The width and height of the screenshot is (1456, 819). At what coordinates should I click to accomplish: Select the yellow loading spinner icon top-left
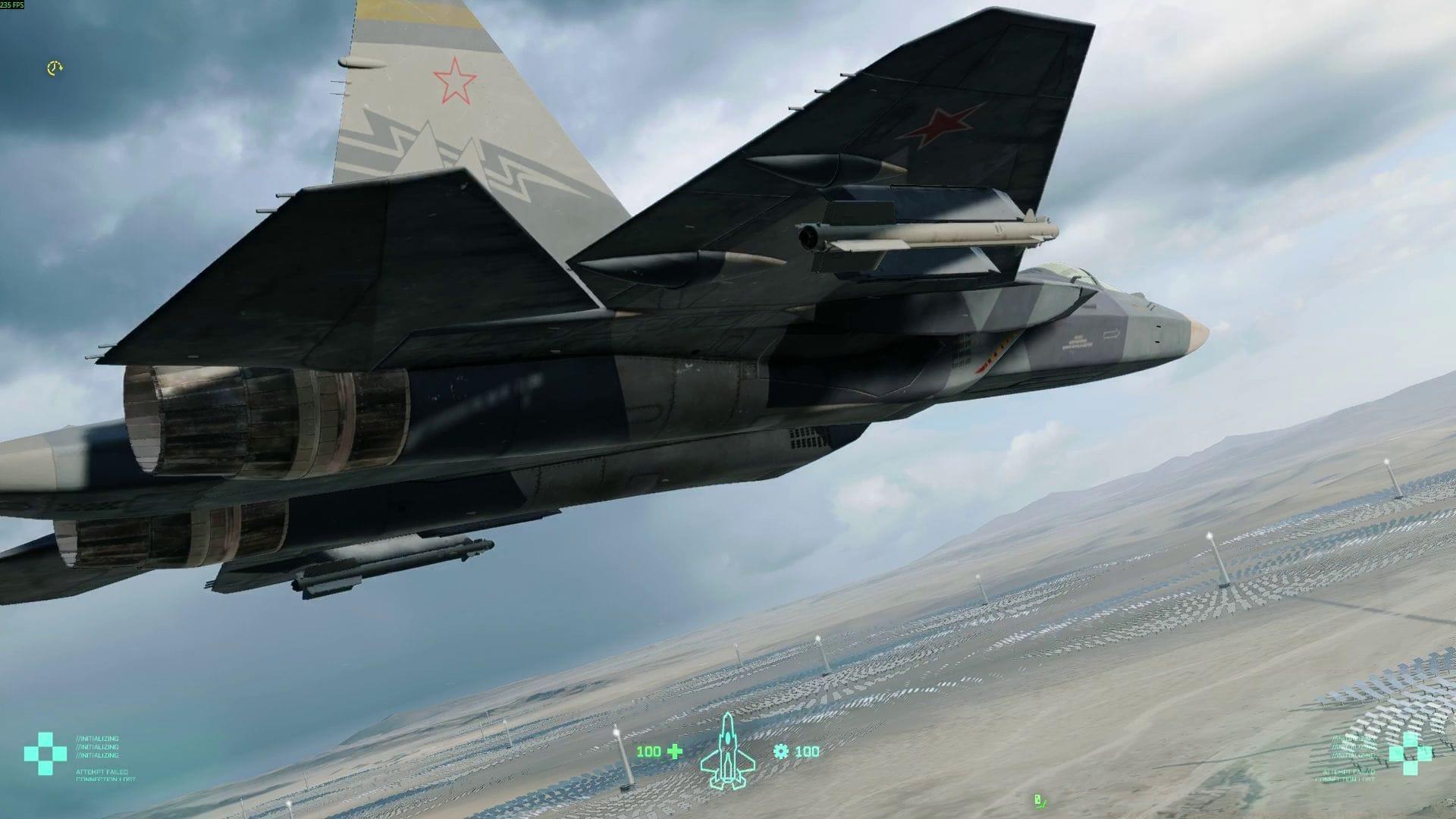(53, 69)
